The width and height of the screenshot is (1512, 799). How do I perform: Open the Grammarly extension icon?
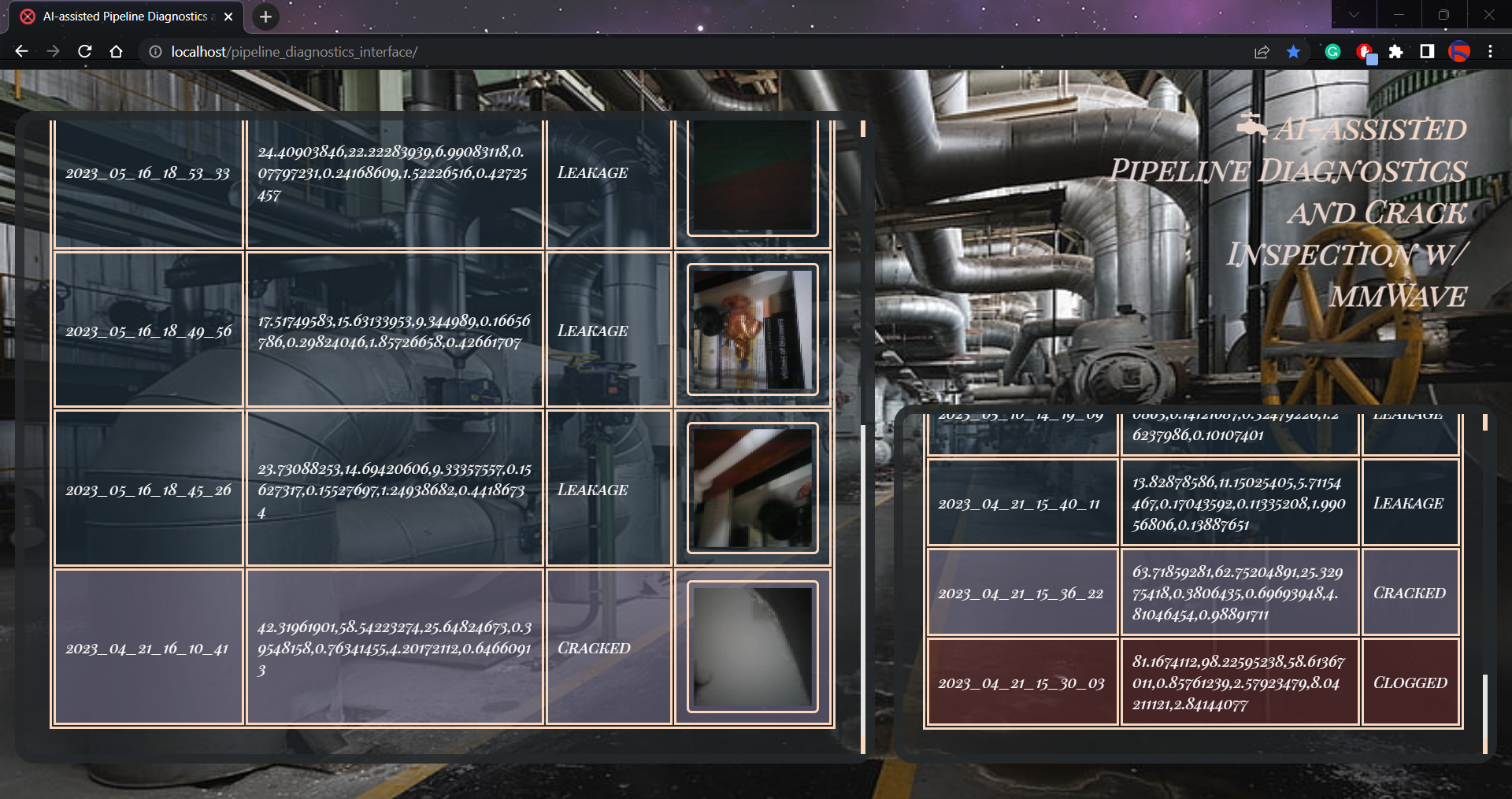(x=1332, y=52)
